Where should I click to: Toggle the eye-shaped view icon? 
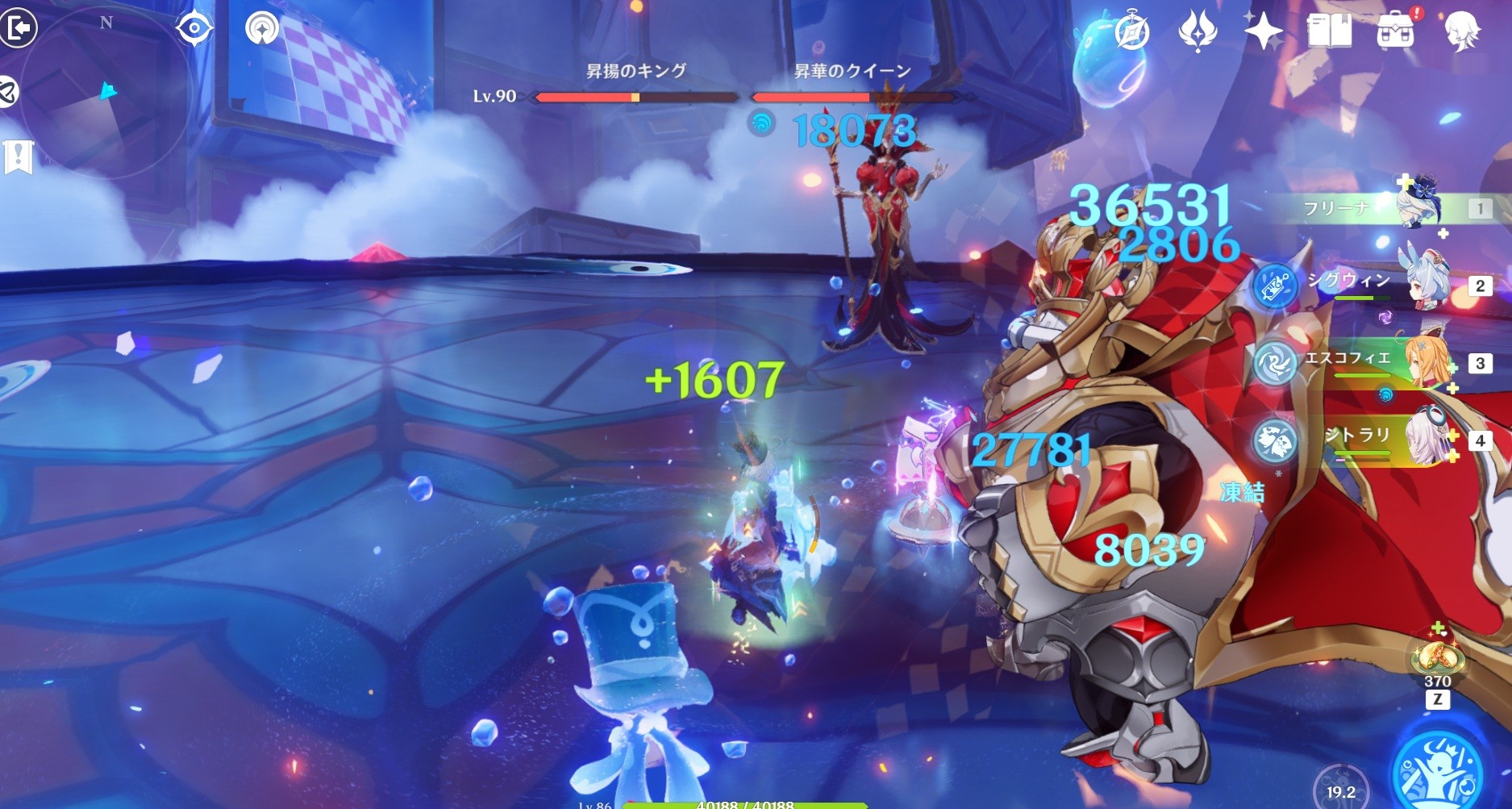(194, 29)
